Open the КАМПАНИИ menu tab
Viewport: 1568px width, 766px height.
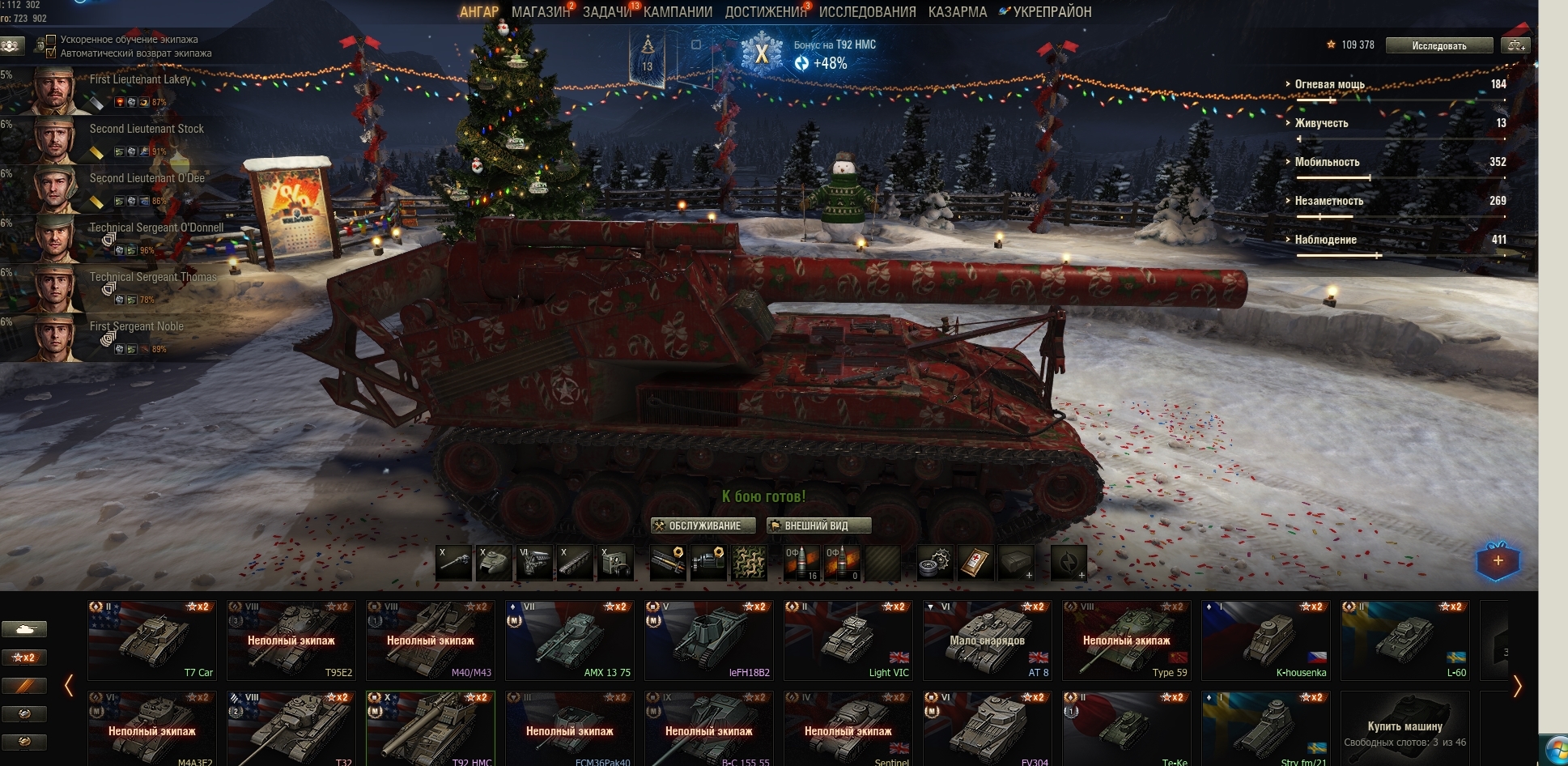tap(678, 12)
